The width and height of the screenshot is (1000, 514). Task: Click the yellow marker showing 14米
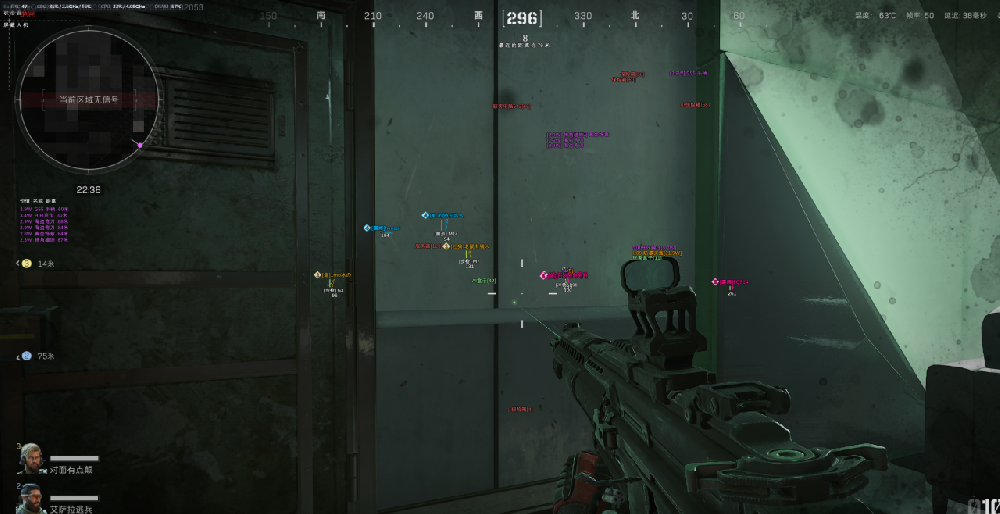(27, 263)
